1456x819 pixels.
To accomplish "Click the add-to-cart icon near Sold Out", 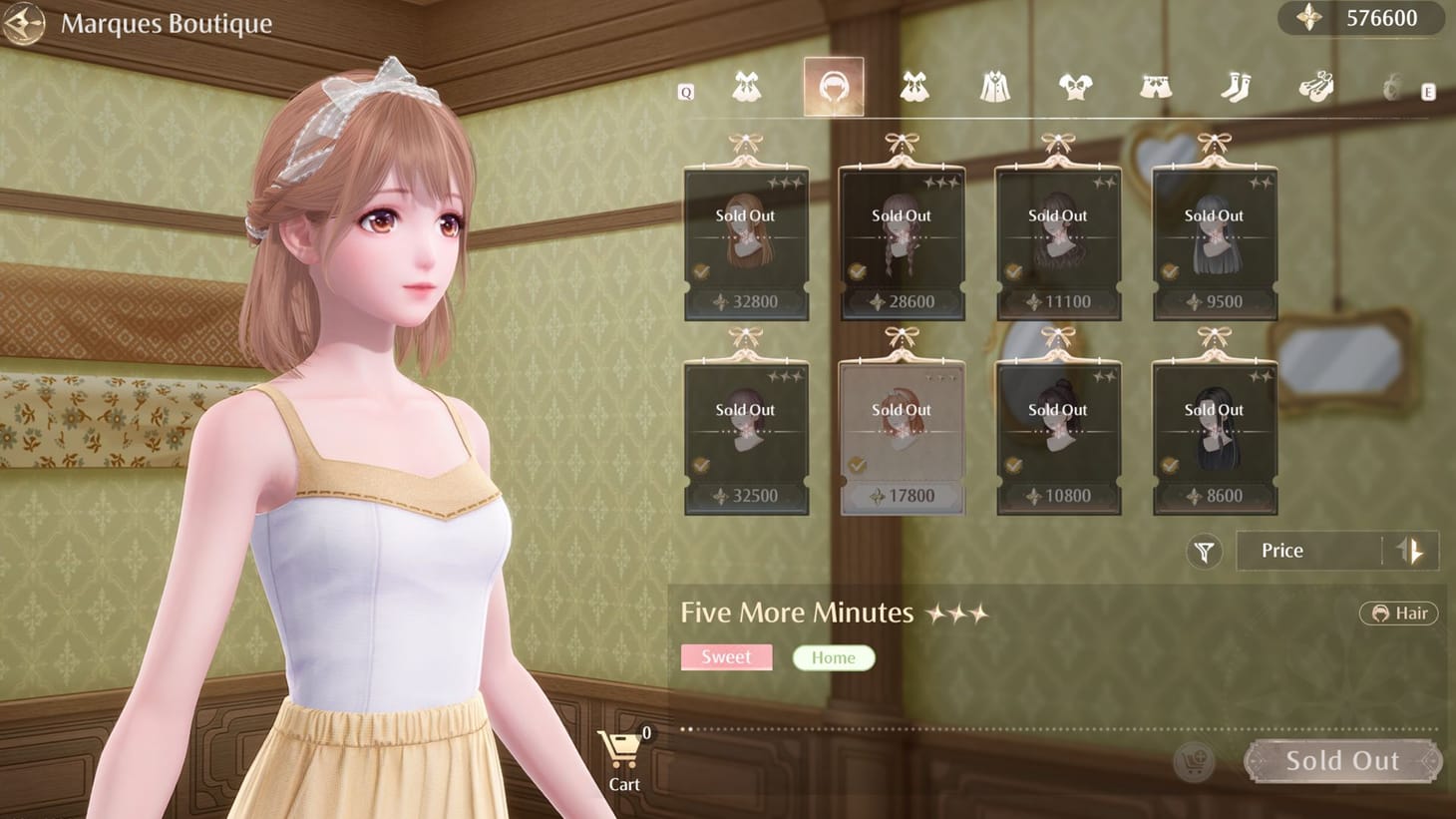I will 1195,760.
